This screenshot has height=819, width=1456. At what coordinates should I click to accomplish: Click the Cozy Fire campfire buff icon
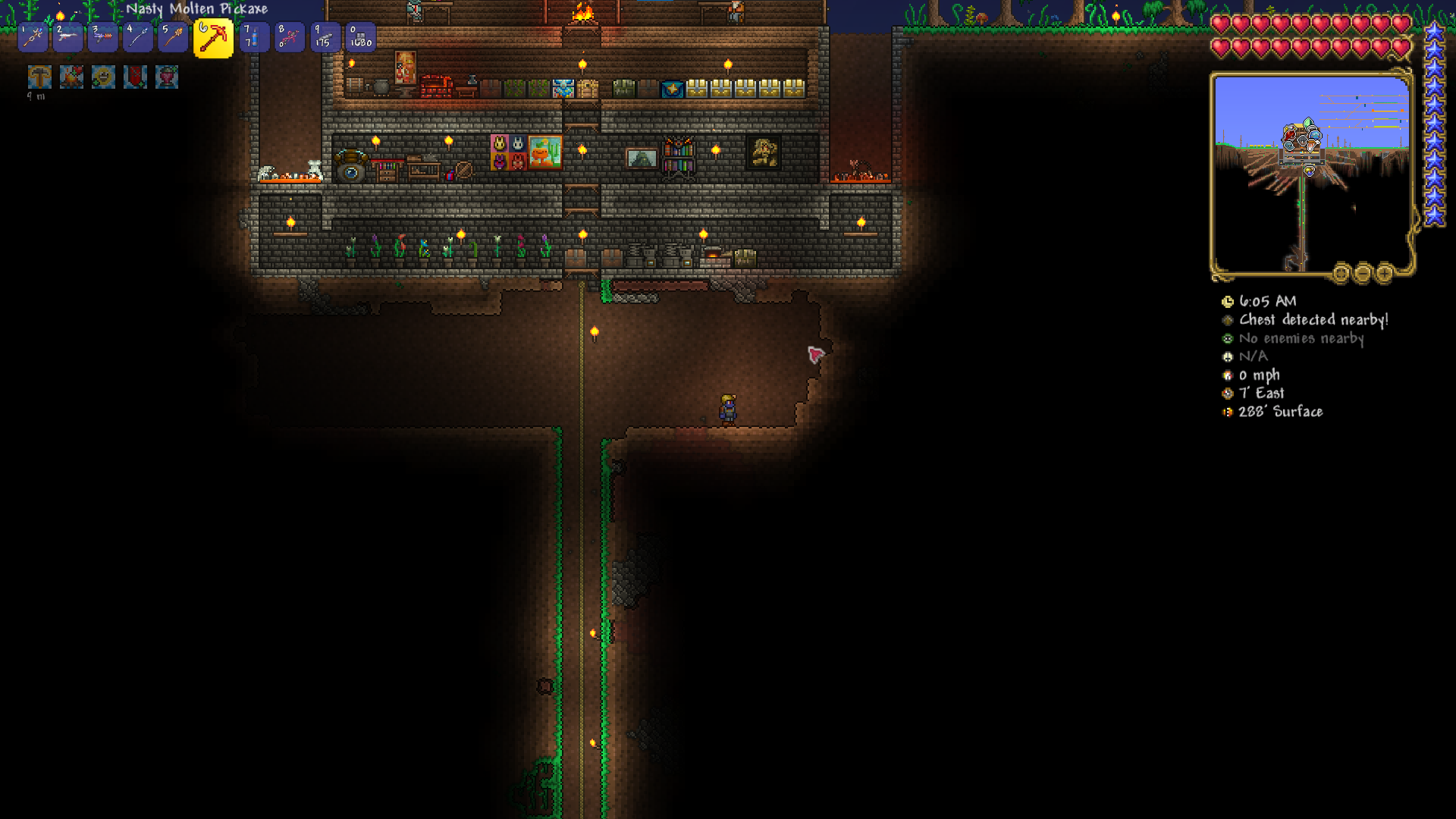71,77
